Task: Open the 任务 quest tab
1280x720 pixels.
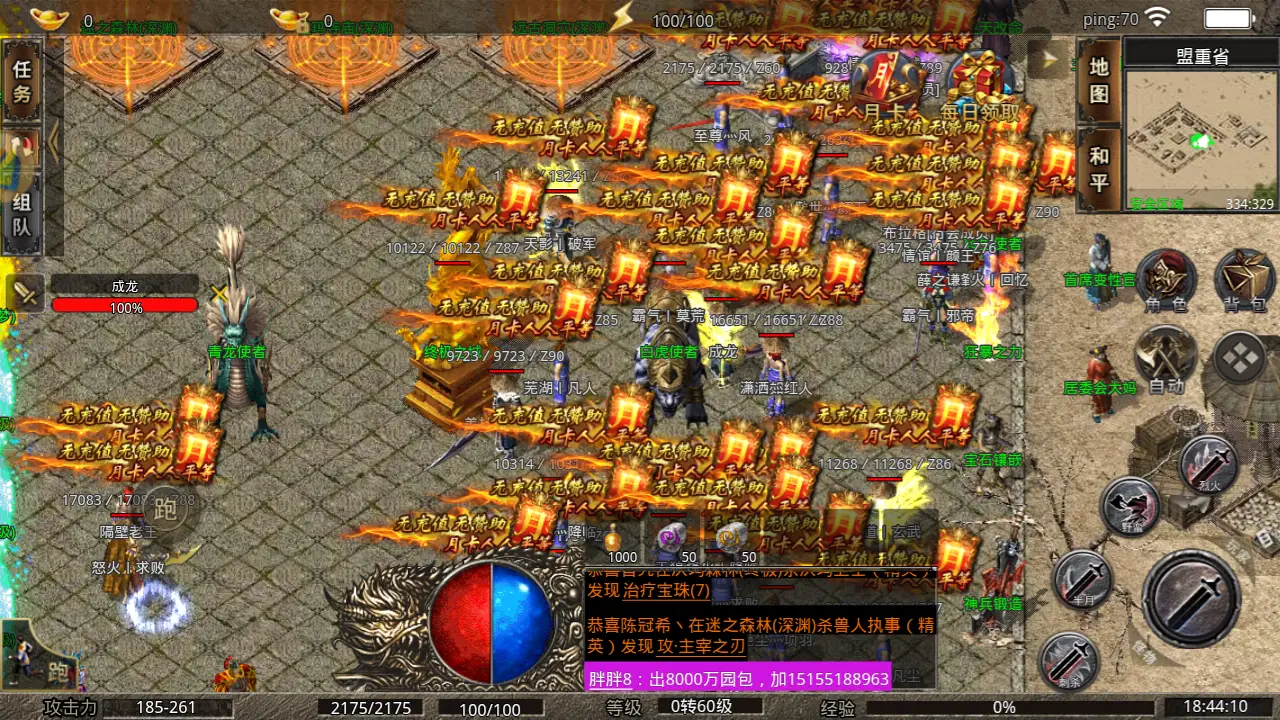Action: (x=22, y=81)
